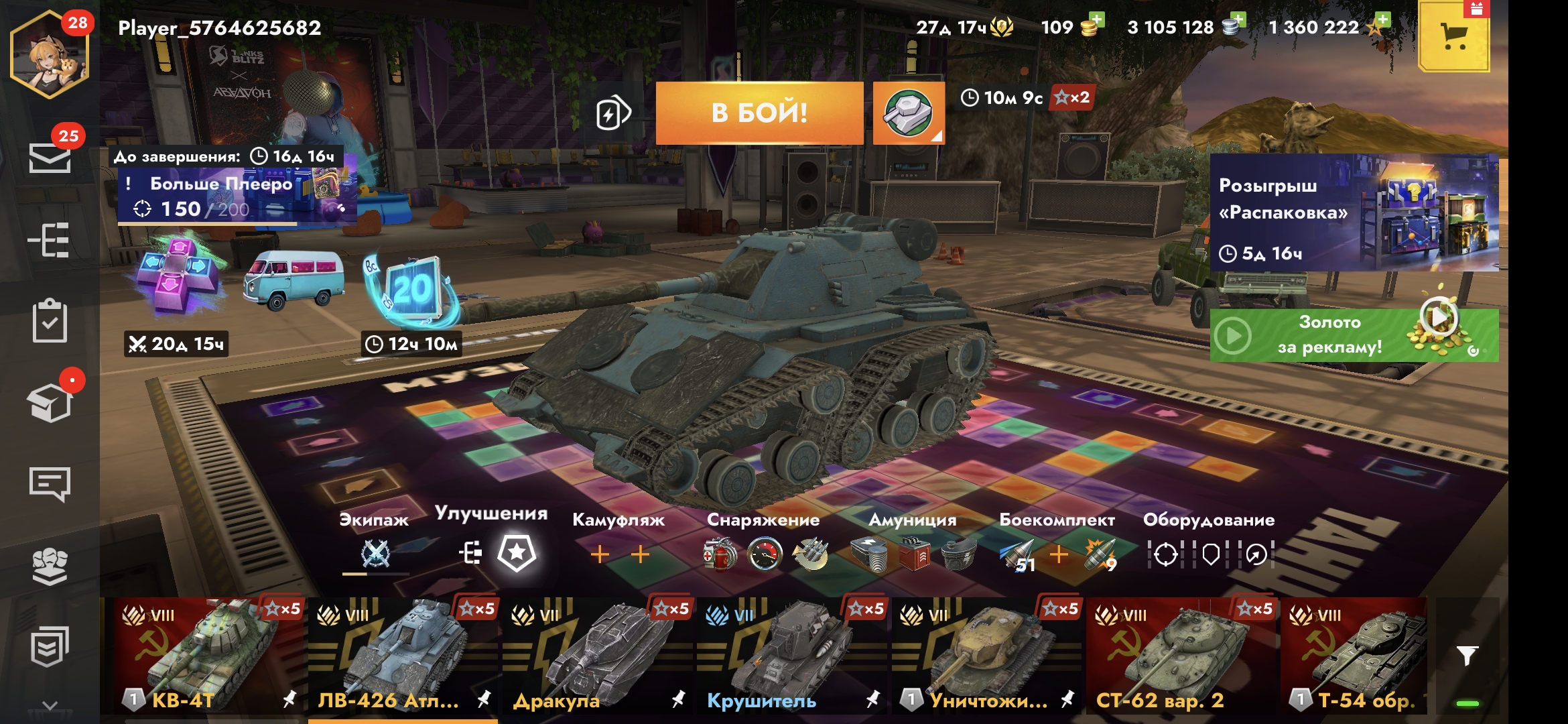
Task: Open the battle mode selector tank icon
Action: [x=908, y=113]
